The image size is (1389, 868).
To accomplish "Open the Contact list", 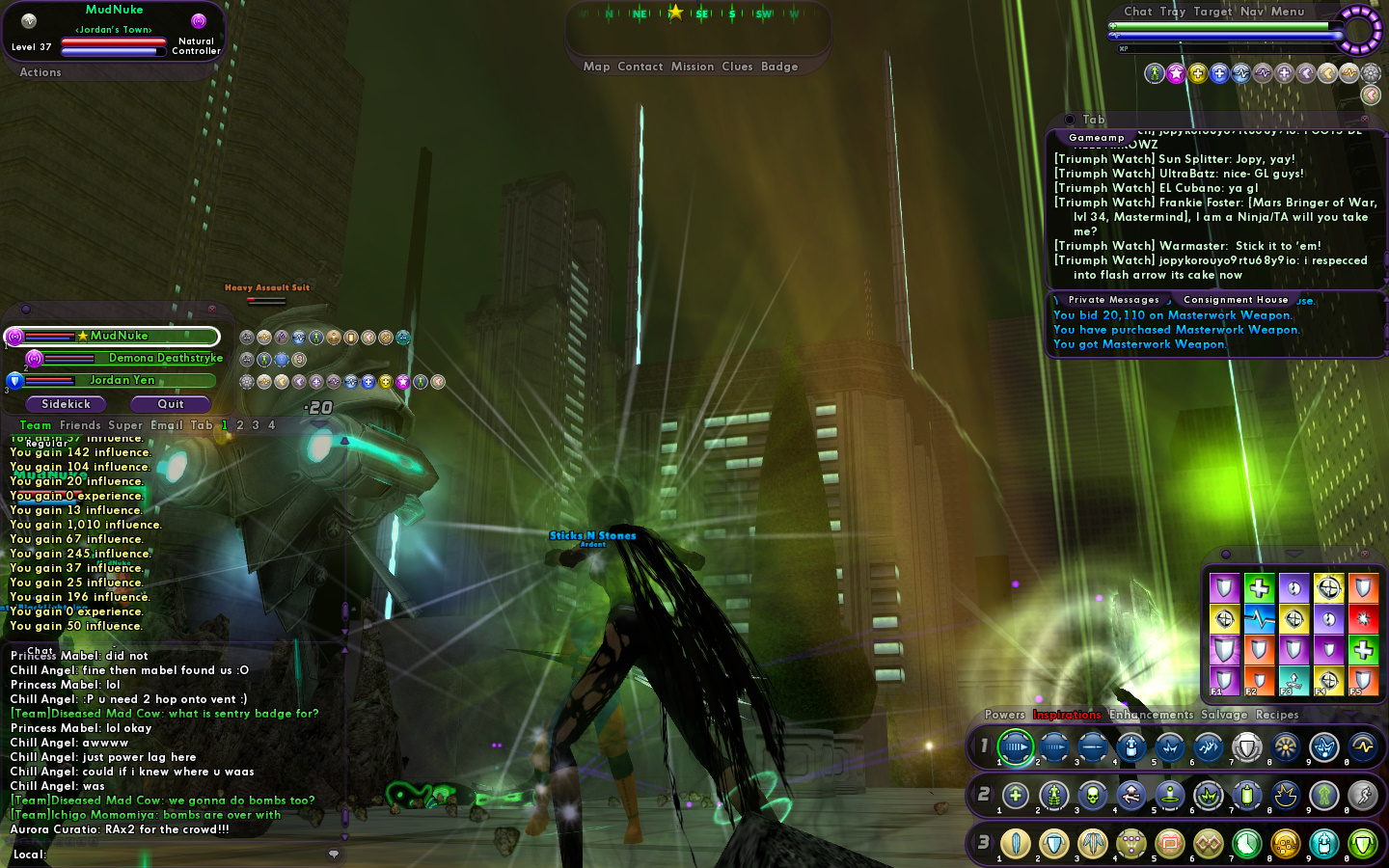I will click(x=640, y=67).
